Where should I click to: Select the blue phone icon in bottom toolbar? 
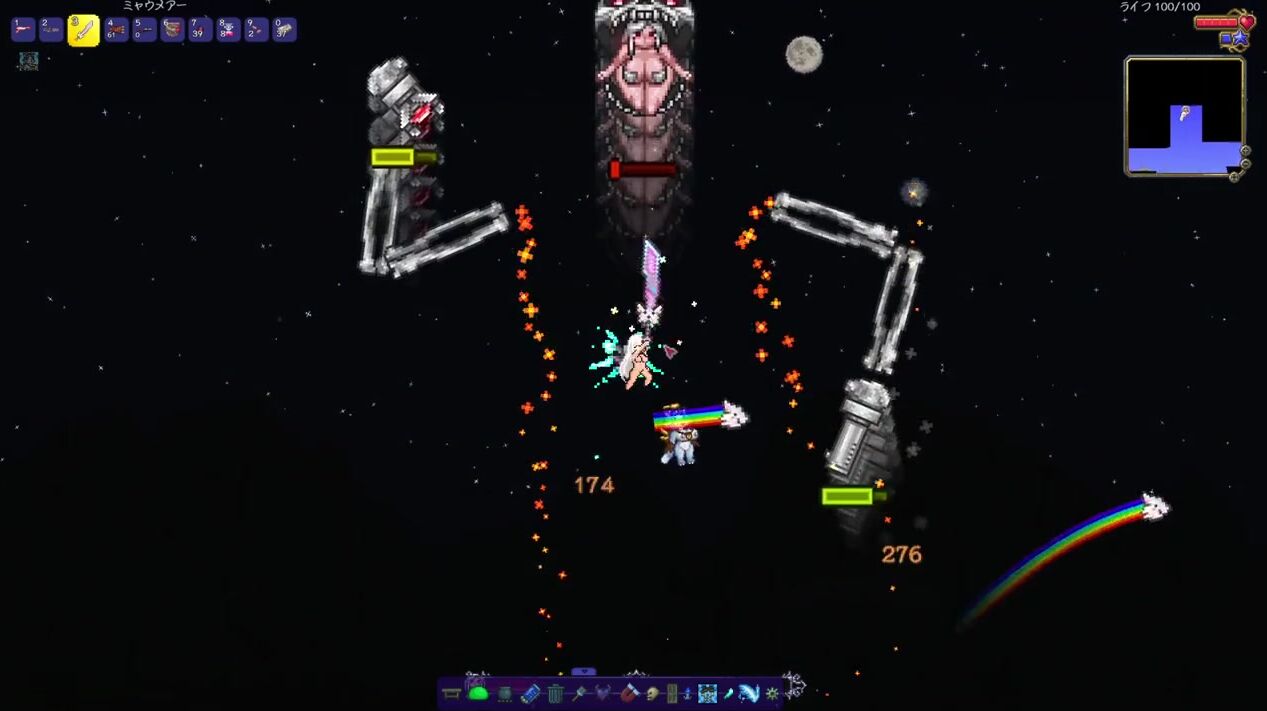click(x=530, y=693)
